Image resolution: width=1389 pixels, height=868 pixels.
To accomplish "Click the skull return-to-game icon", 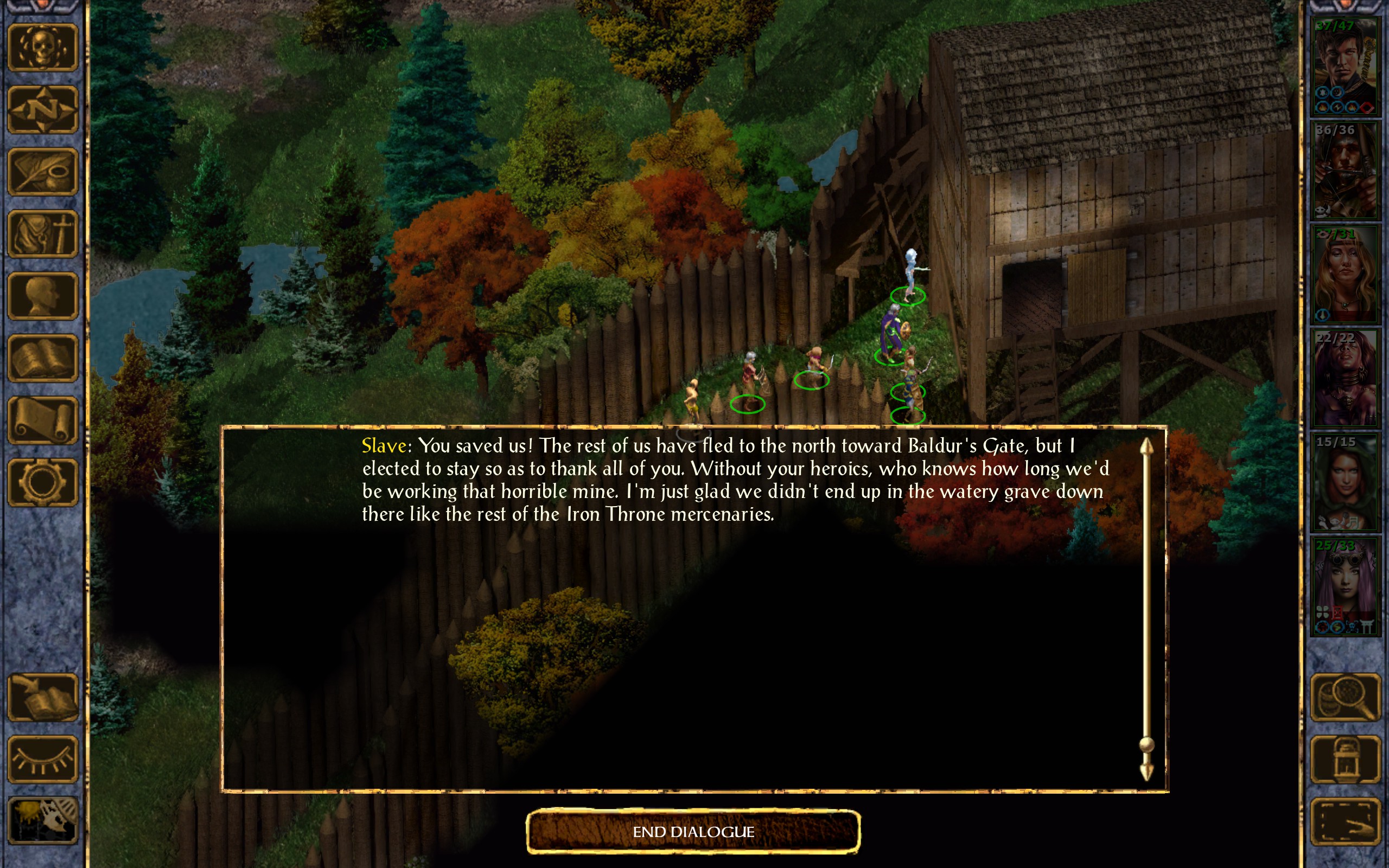I will (x=42, y=48).
